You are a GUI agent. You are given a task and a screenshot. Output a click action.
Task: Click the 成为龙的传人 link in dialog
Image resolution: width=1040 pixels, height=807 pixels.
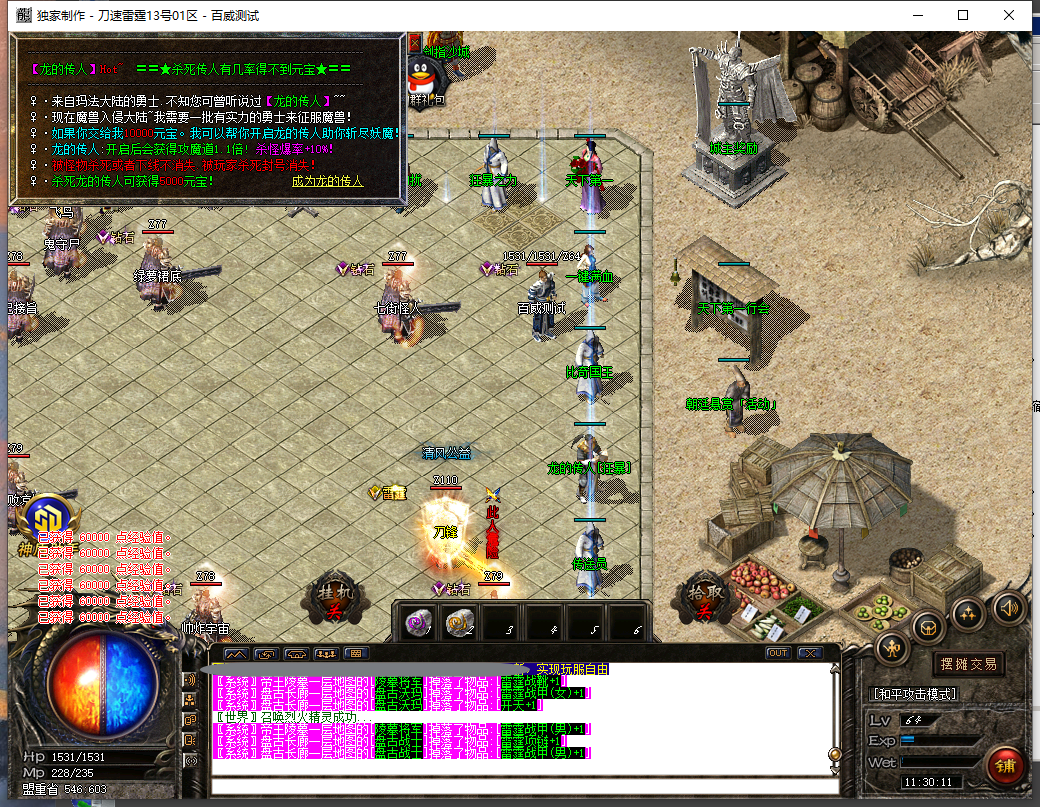[327, 182]
